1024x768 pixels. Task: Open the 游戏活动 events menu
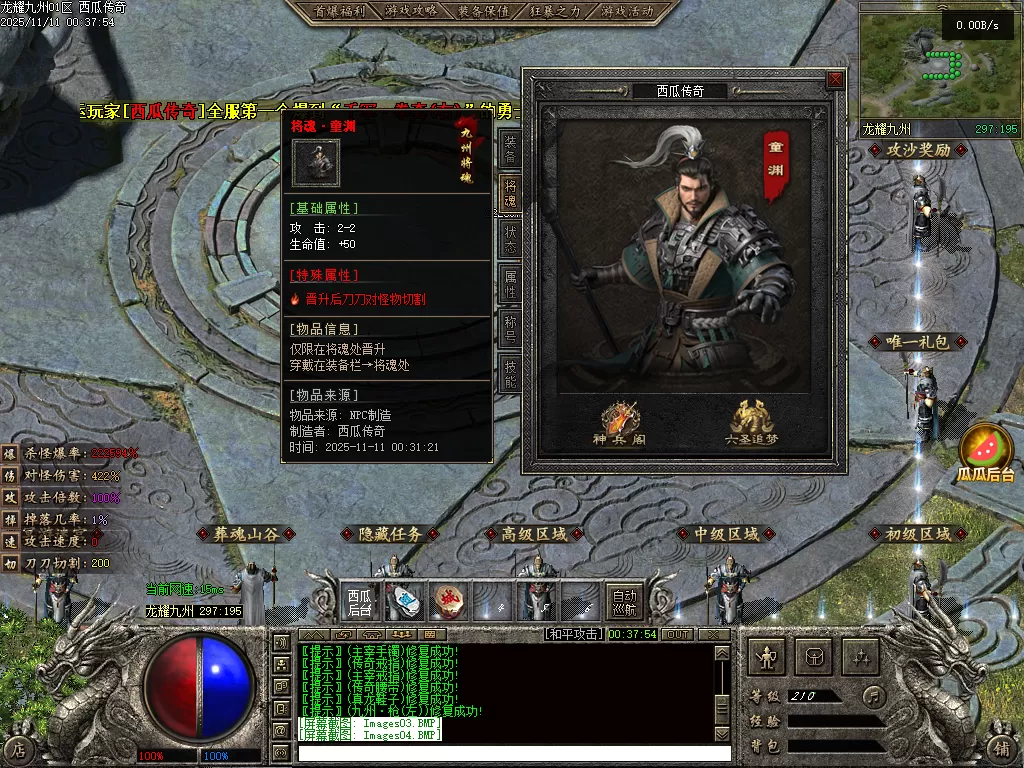tap(628, 11)
